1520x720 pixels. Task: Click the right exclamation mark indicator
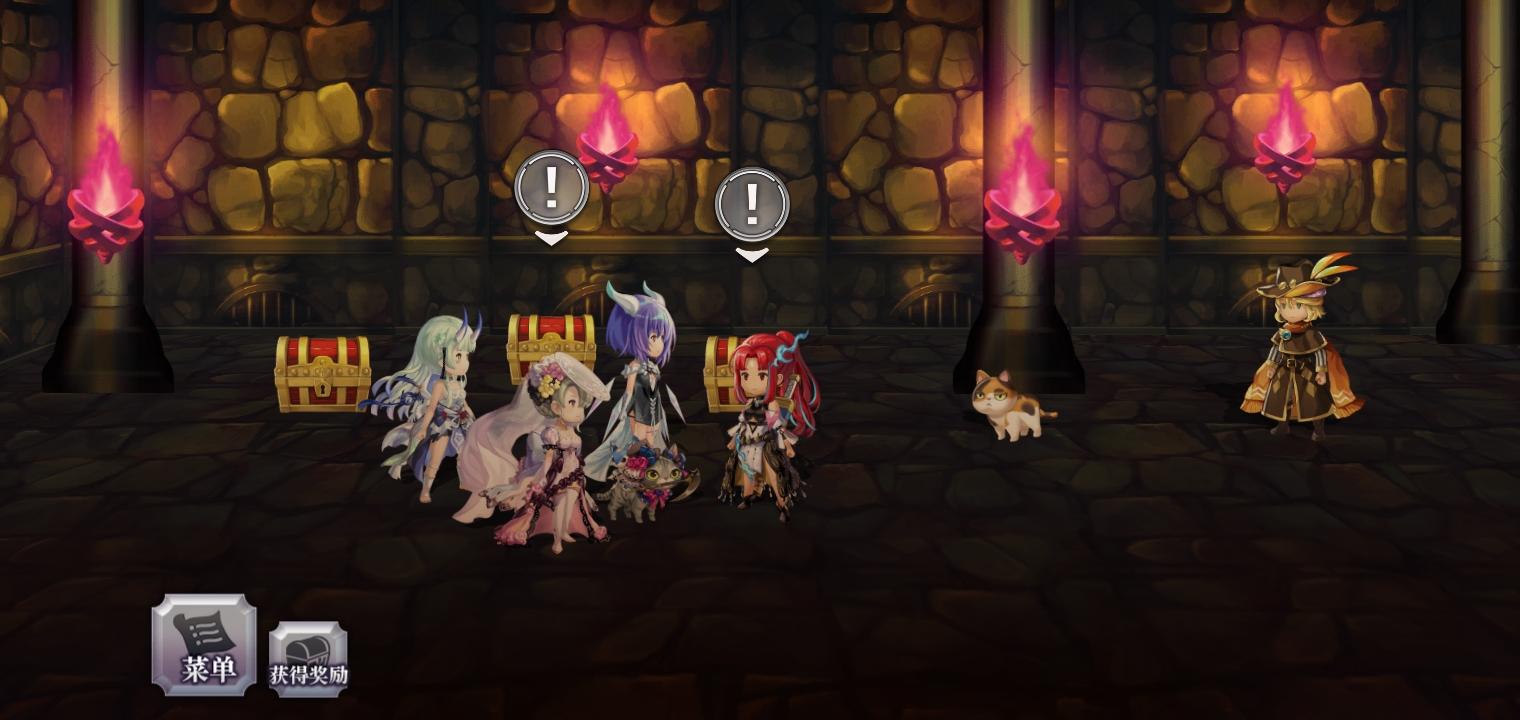click(752, 205)
